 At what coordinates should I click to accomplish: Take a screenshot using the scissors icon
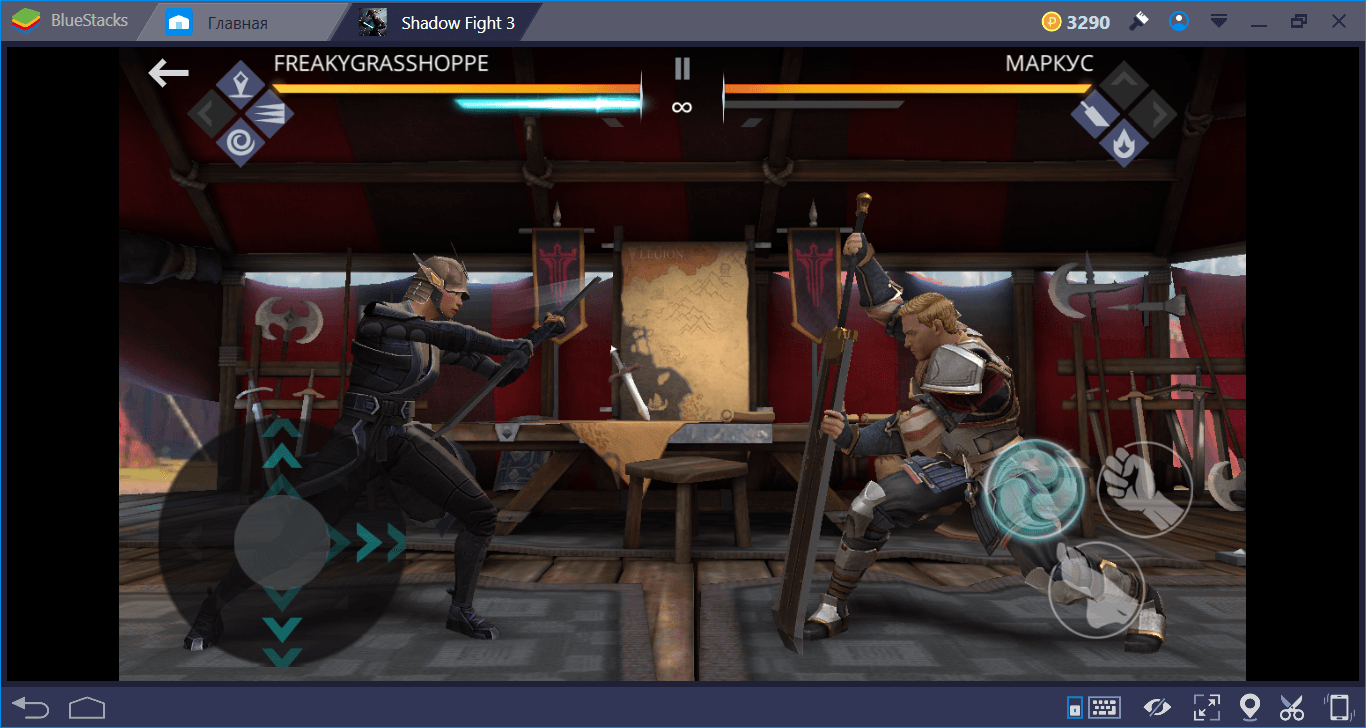coord(1292,708)
